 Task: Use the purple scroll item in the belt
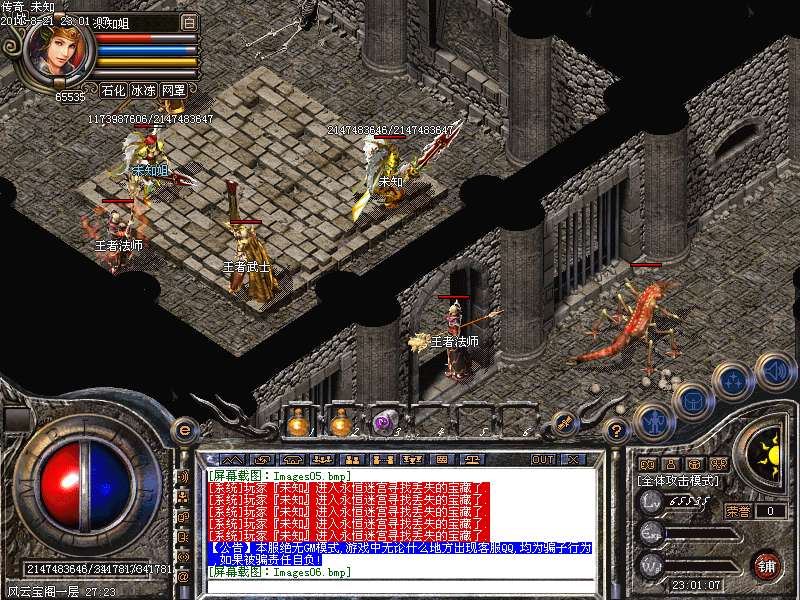tap(384, 423)
